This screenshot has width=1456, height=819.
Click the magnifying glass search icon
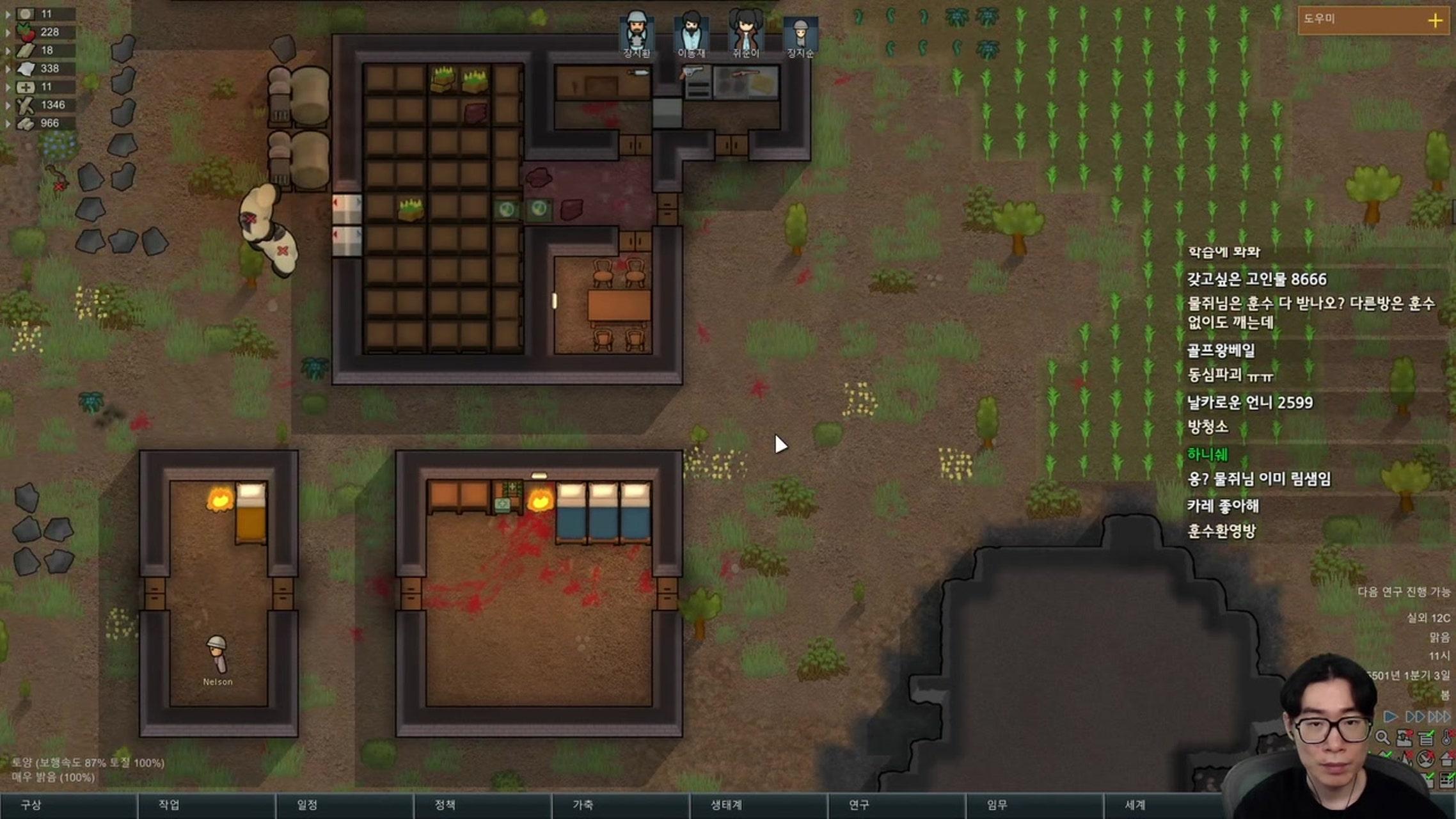(x=1382, y=738)
